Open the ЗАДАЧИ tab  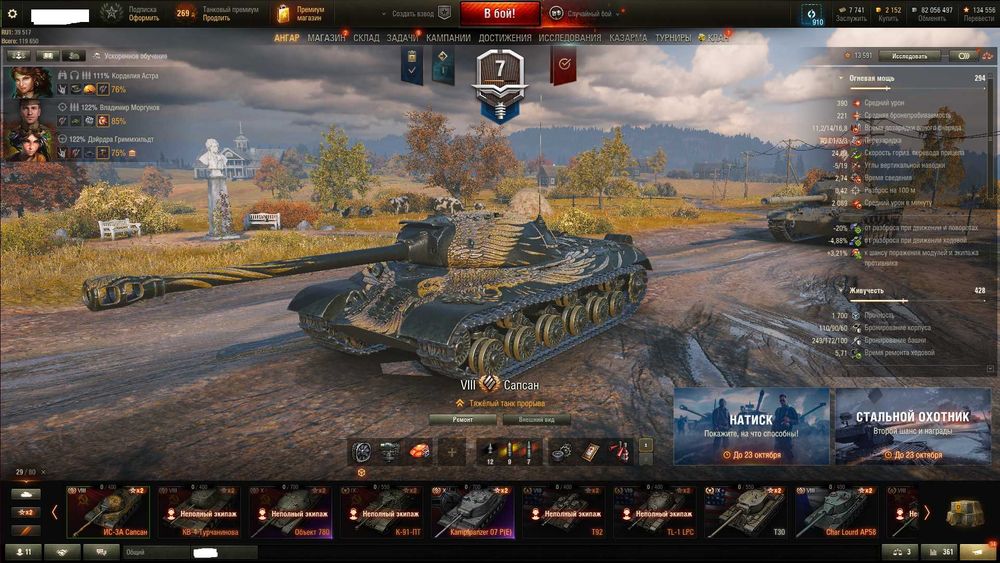[403, 38]
